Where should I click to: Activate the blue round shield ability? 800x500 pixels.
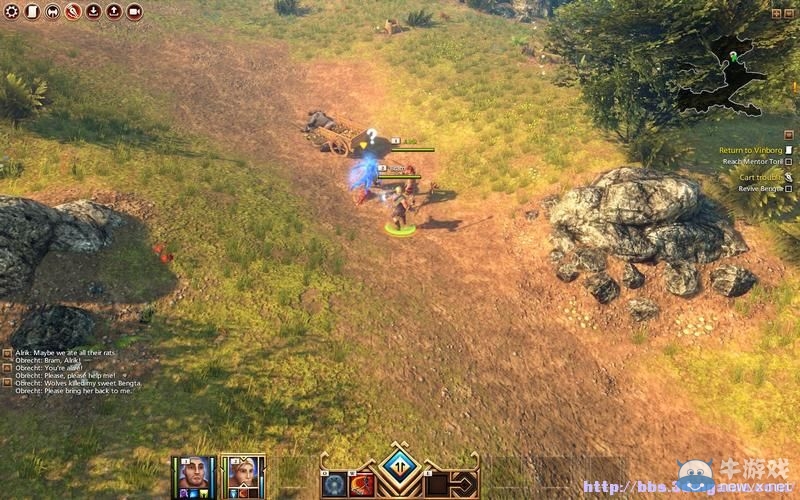click(333, 486)
